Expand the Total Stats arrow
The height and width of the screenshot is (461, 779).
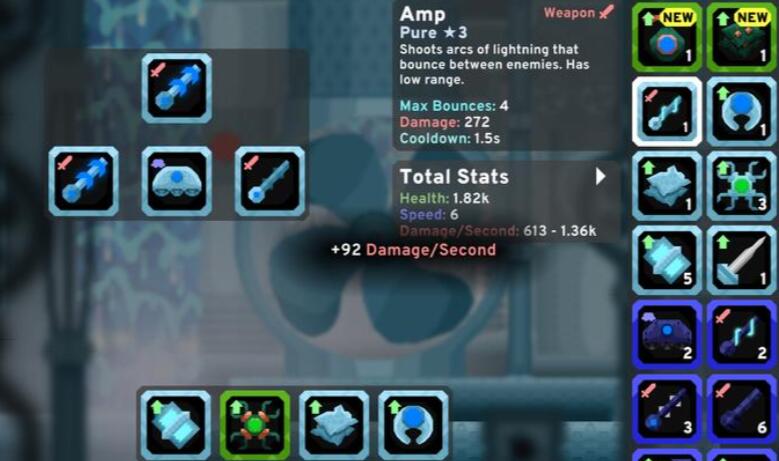pos(600,177)
